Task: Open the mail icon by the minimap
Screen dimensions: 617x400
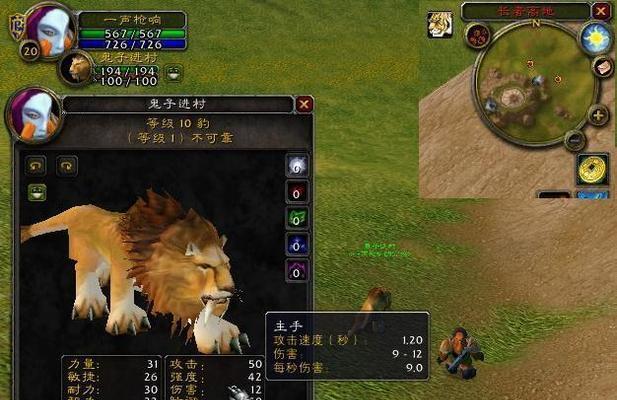Action: pos(602,66)
